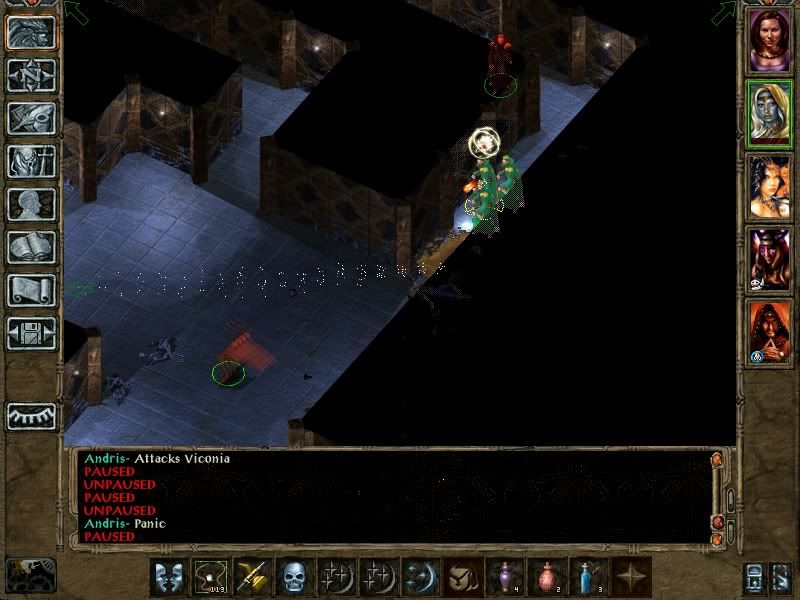This screenshot has height=600, width=800.
Task: Open the inventory screen from the sidebar
Action: point(31,161)
